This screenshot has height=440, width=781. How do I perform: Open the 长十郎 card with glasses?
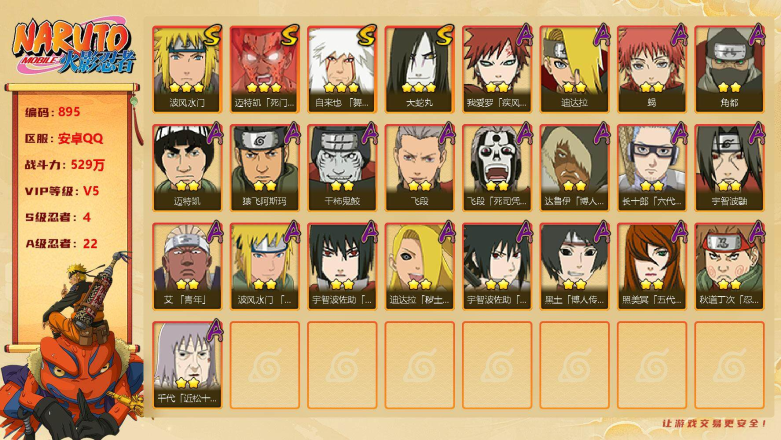click(x=652, y=165)
